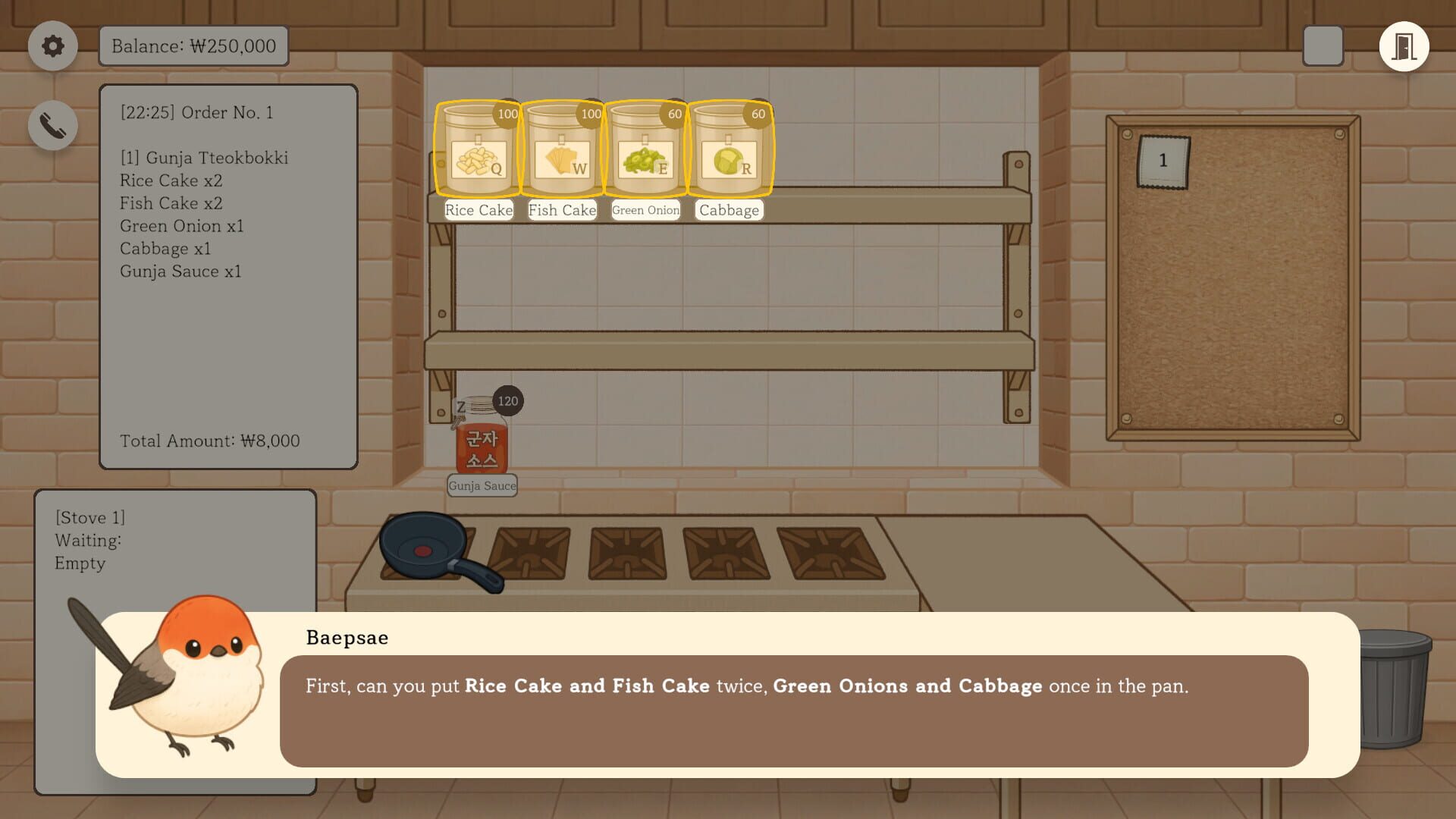The width and height of the screenshot is (1456, 819).
Task: Toggle the Cabbage jar selection highlight
Action: point(729,149)
